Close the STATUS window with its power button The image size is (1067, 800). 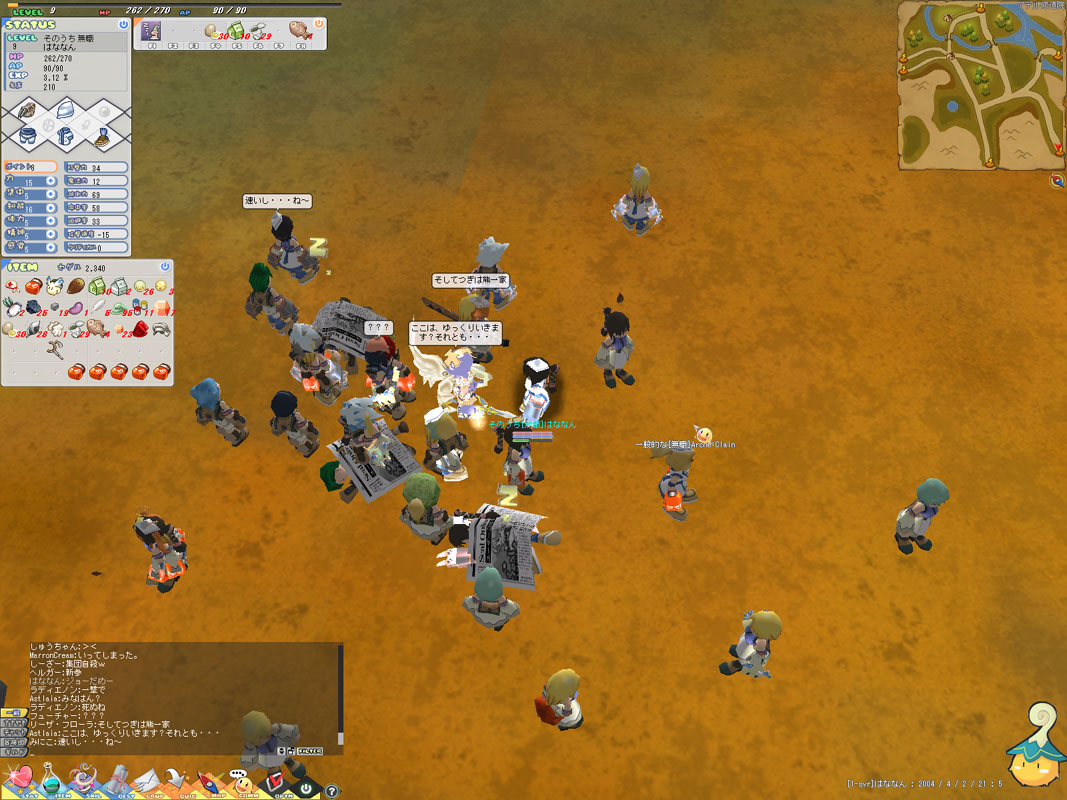click(123, 24)
